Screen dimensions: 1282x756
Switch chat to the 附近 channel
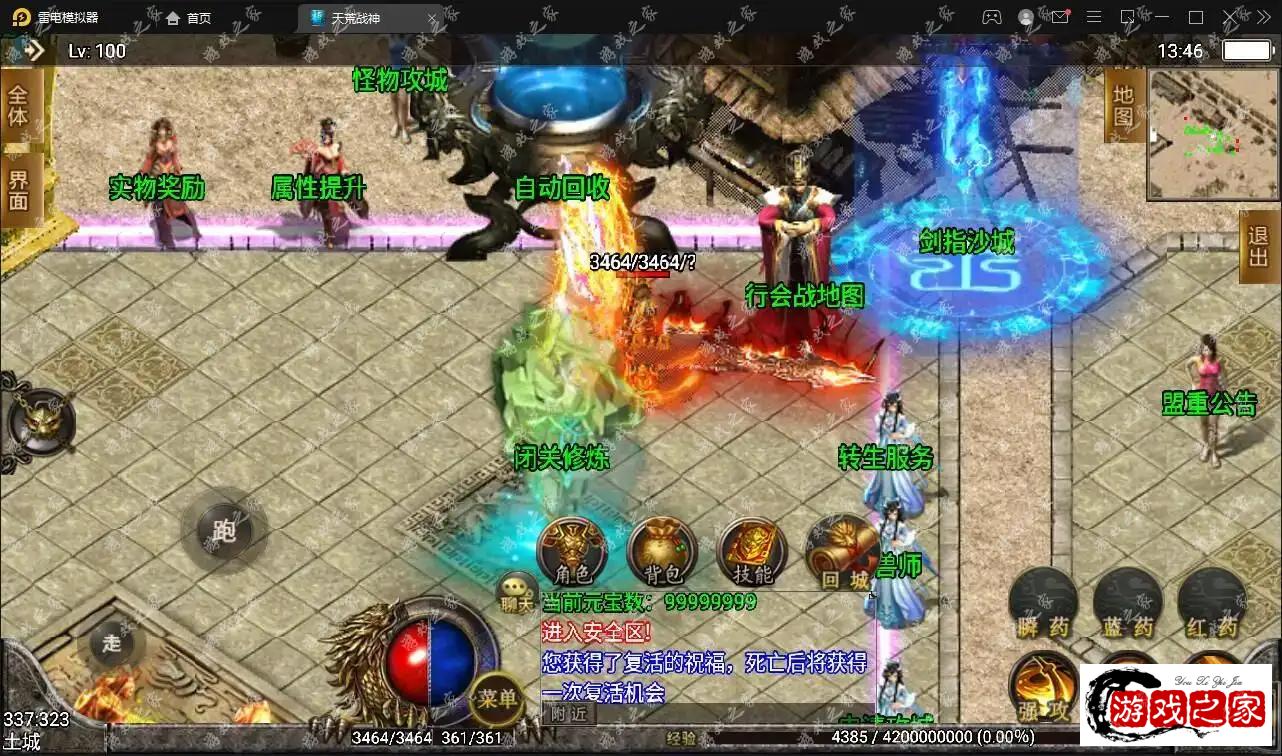click(x=570, y=714)
